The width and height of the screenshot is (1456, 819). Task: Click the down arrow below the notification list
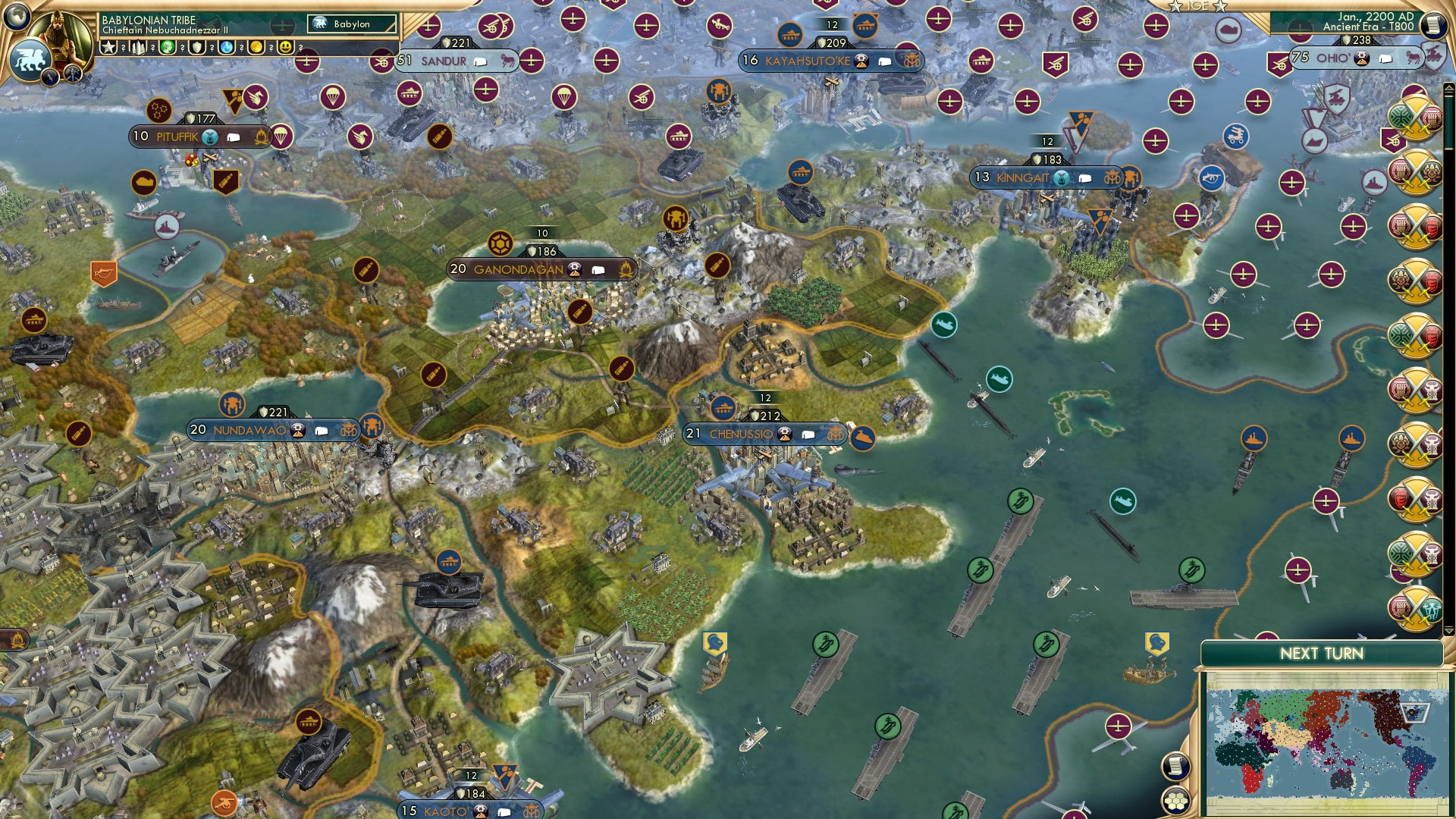[1448, 629]
